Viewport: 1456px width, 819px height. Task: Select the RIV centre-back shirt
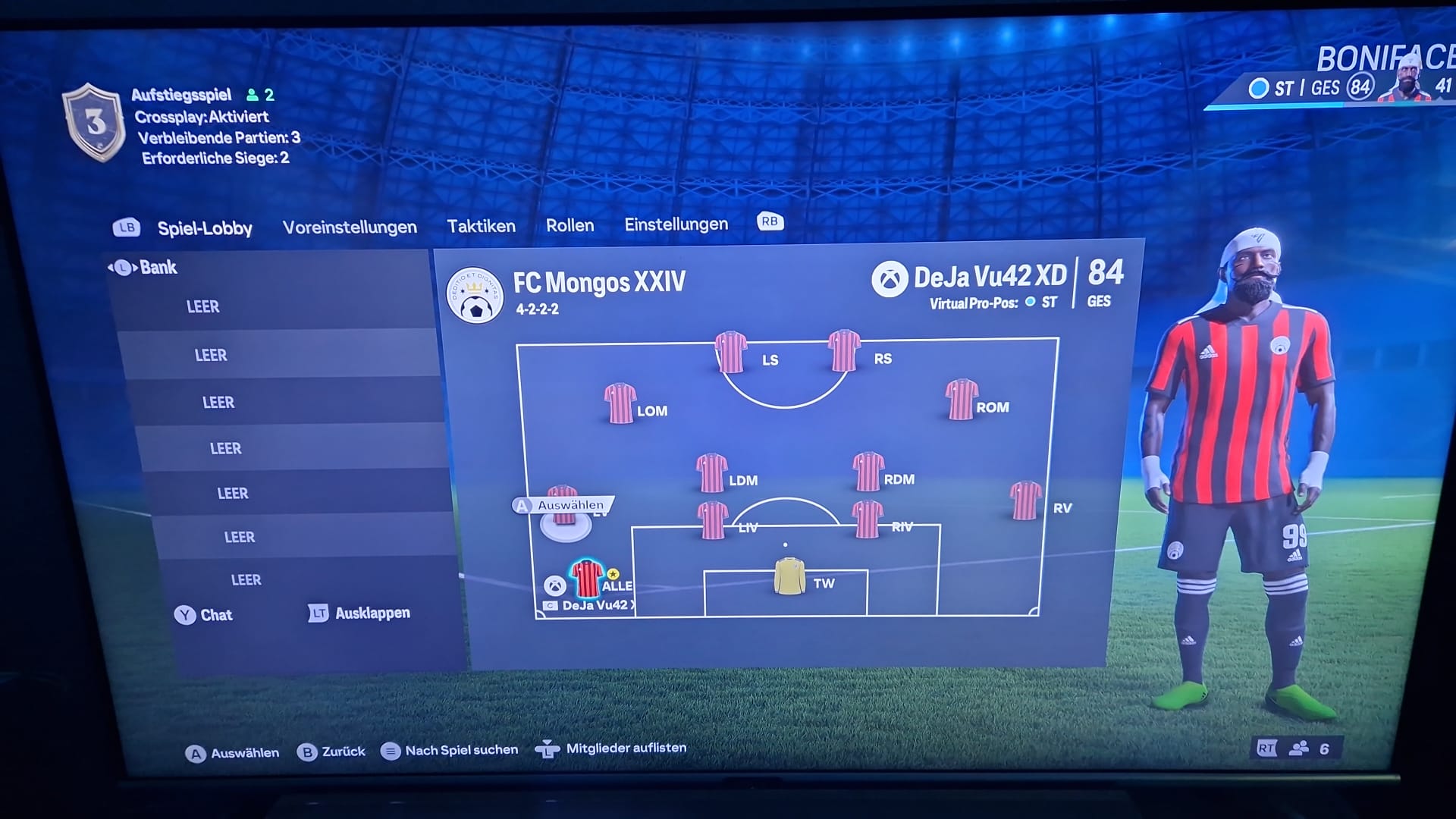(x=868, y=519)
